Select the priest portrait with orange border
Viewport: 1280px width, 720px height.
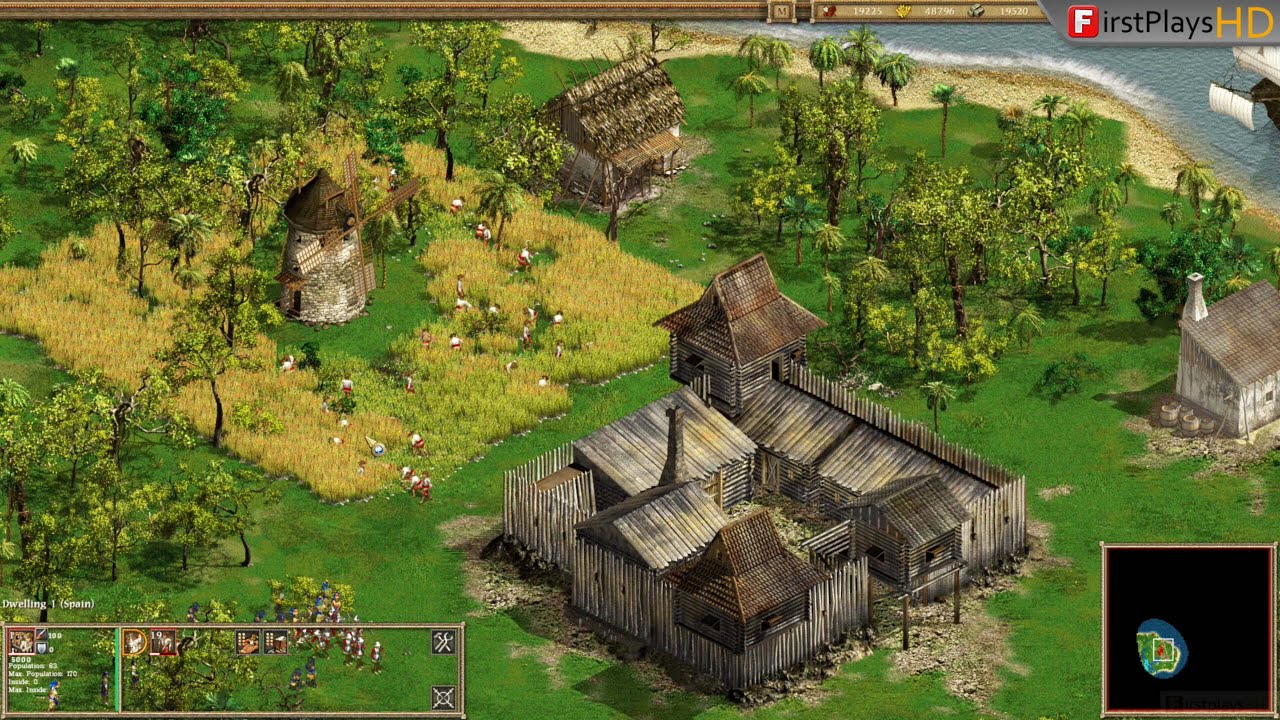pyautogui.click(x=134, y=641)
